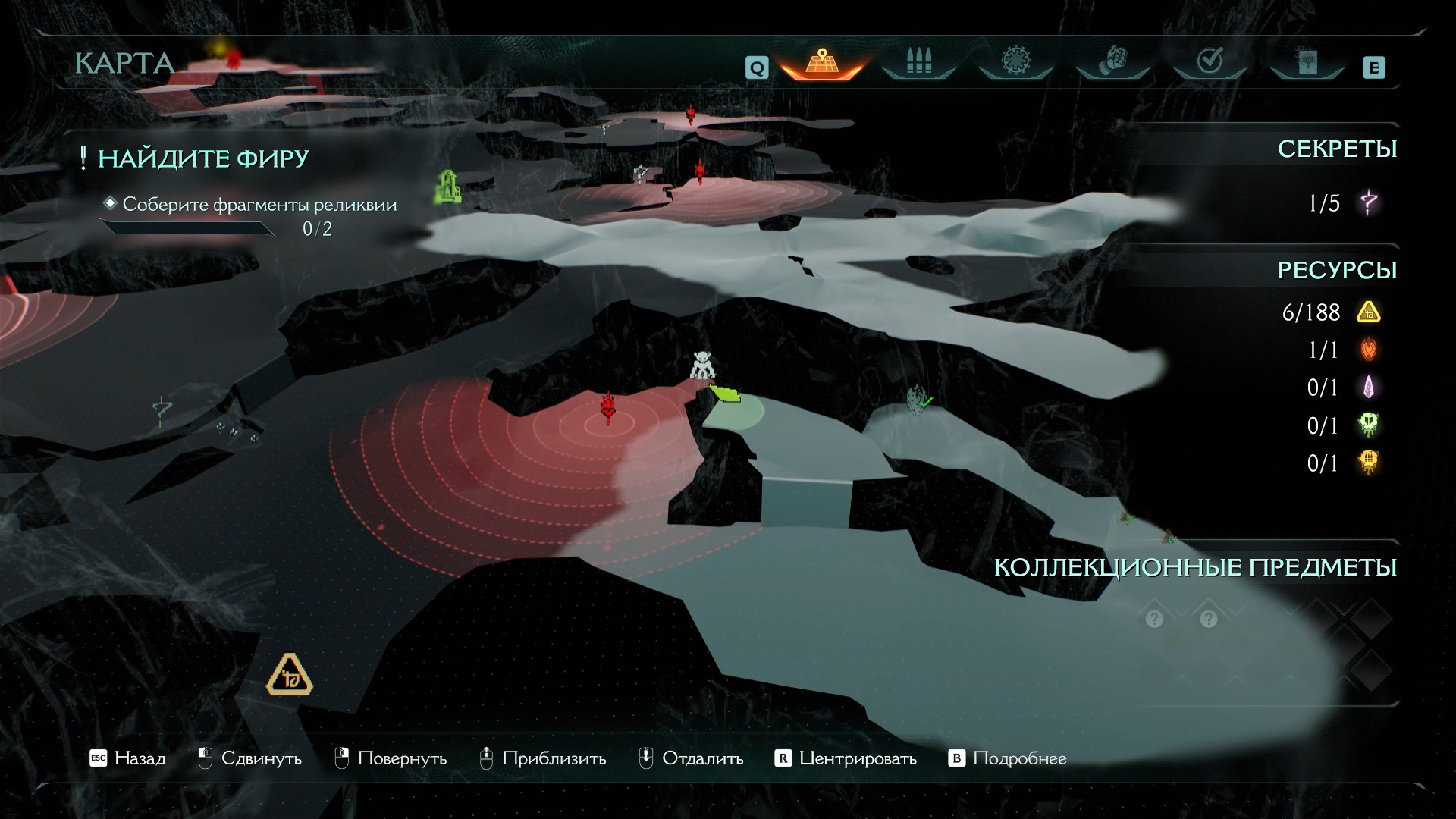The image size is (1456, 819).
Task: Click the red demon marker inside the large red zone
Action: point(607,407)
